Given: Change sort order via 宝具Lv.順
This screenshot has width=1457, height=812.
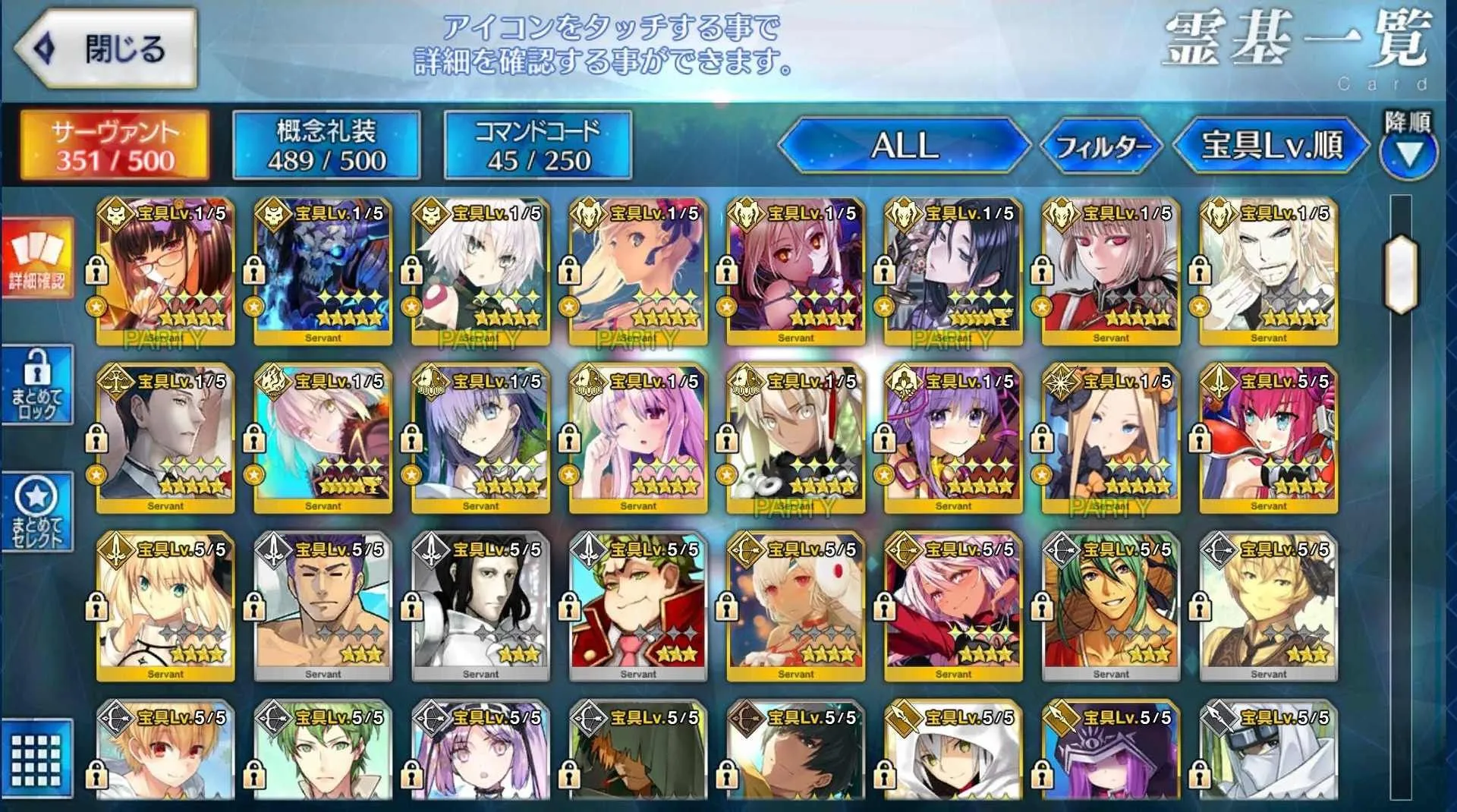Looking at the screenshot, I should coord(1272,145).
